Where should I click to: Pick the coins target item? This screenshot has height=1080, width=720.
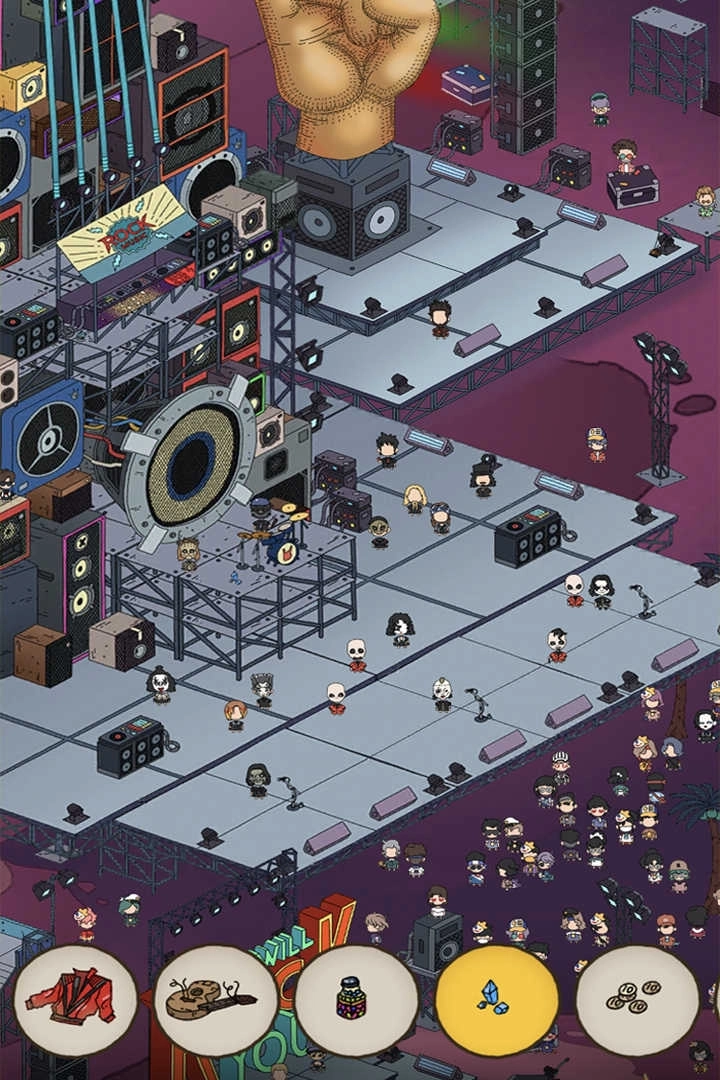(x=638, y=1001)
